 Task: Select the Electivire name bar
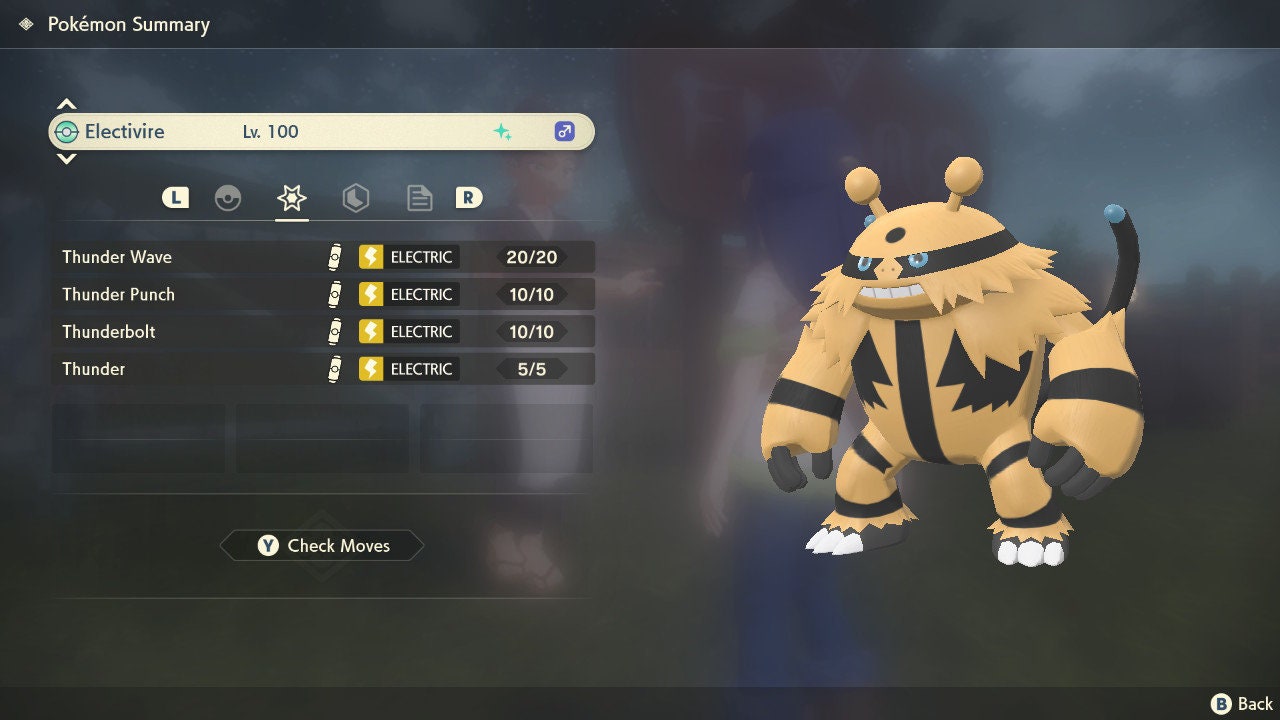point(320,132)
